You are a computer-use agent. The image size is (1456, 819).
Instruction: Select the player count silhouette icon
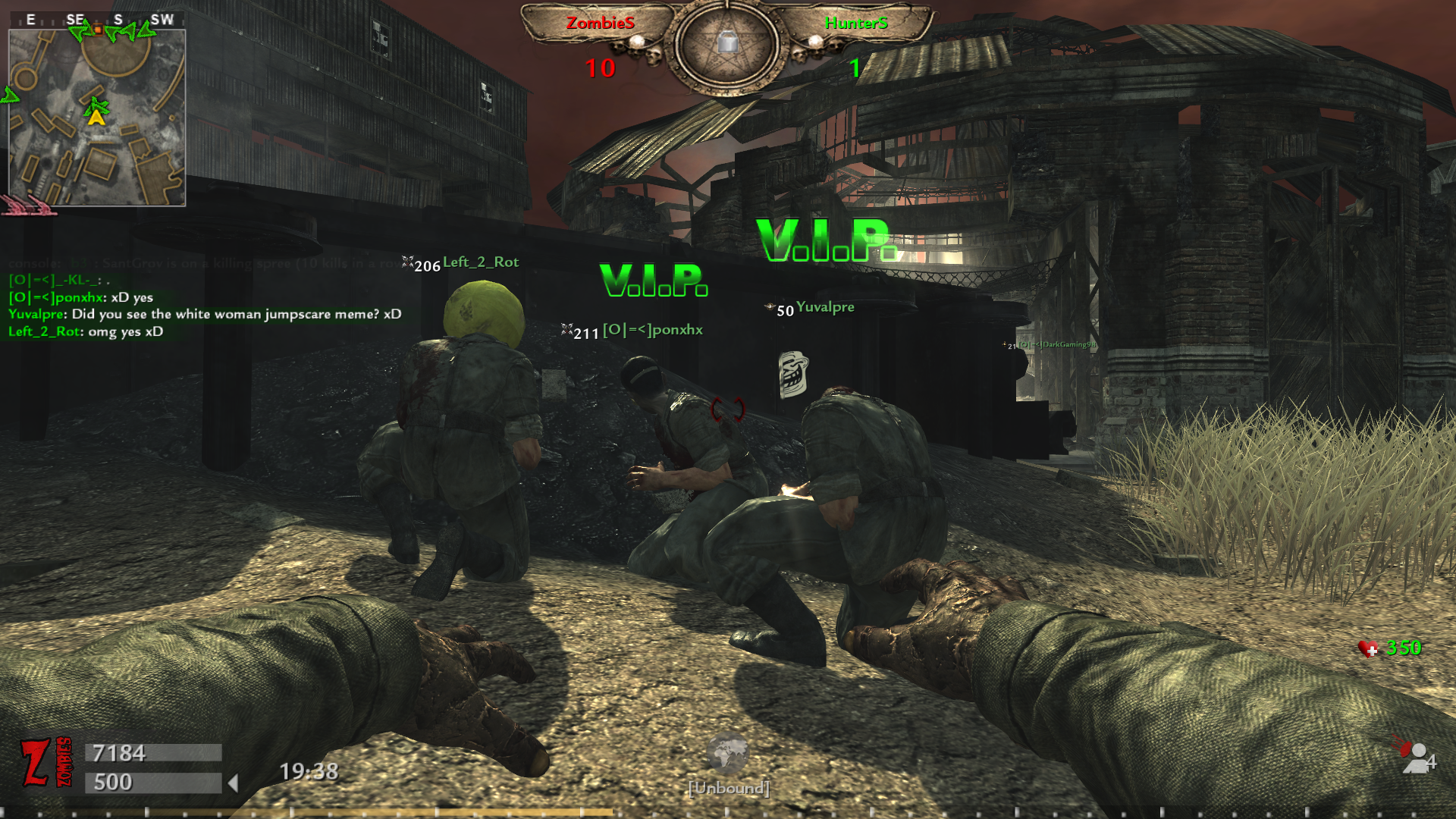coord(1417,758)
